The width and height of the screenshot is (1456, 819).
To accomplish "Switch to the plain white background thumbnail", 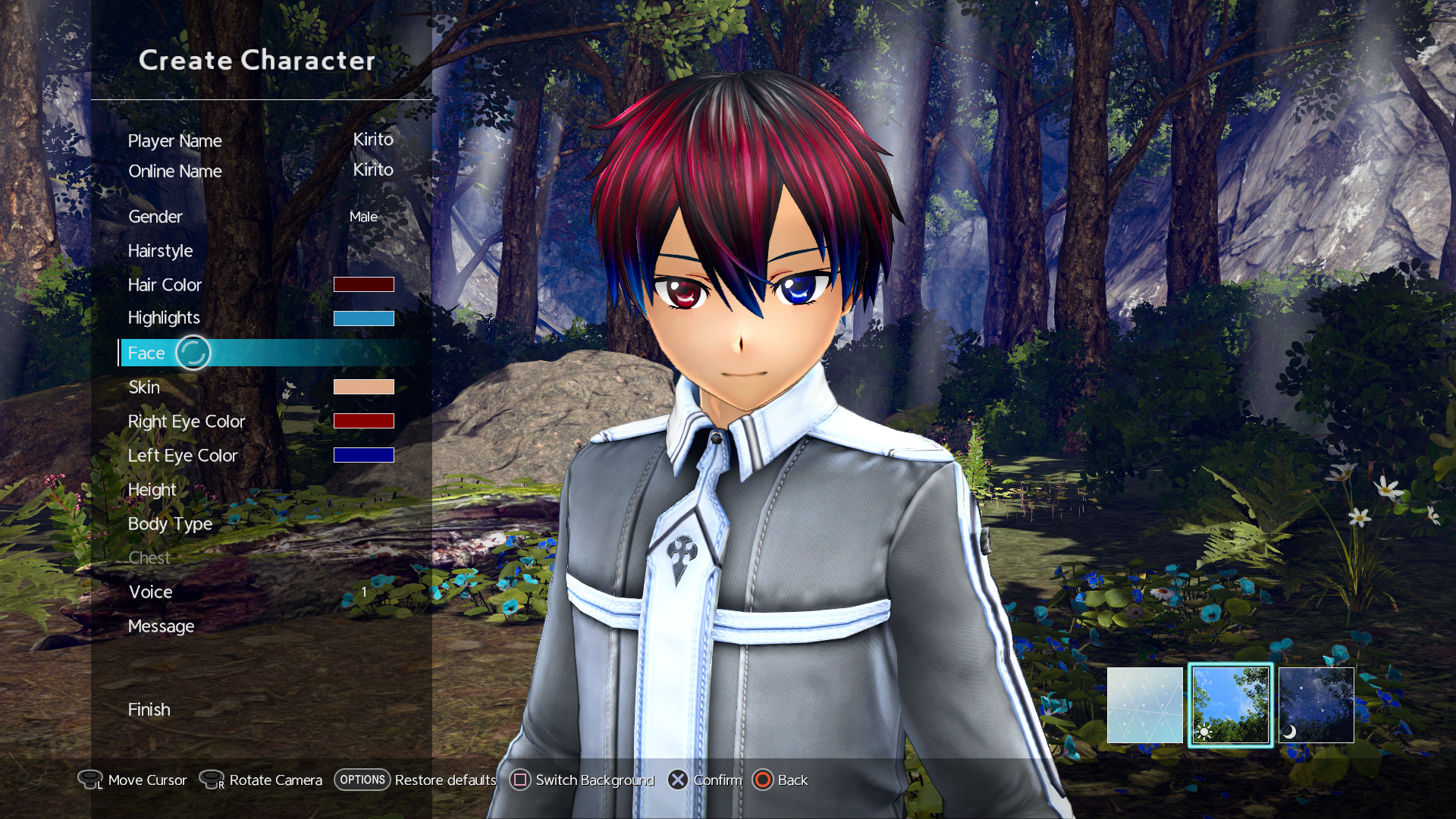I will click(1144, 705).
